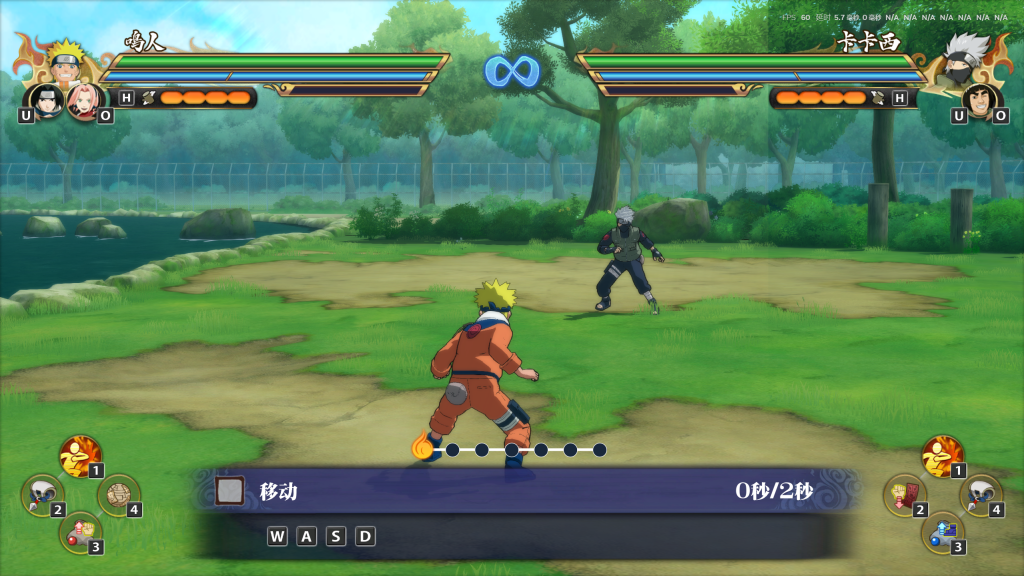
Task: Use player's red attack-up pill slot 3
Action: (x=79, y=531)
